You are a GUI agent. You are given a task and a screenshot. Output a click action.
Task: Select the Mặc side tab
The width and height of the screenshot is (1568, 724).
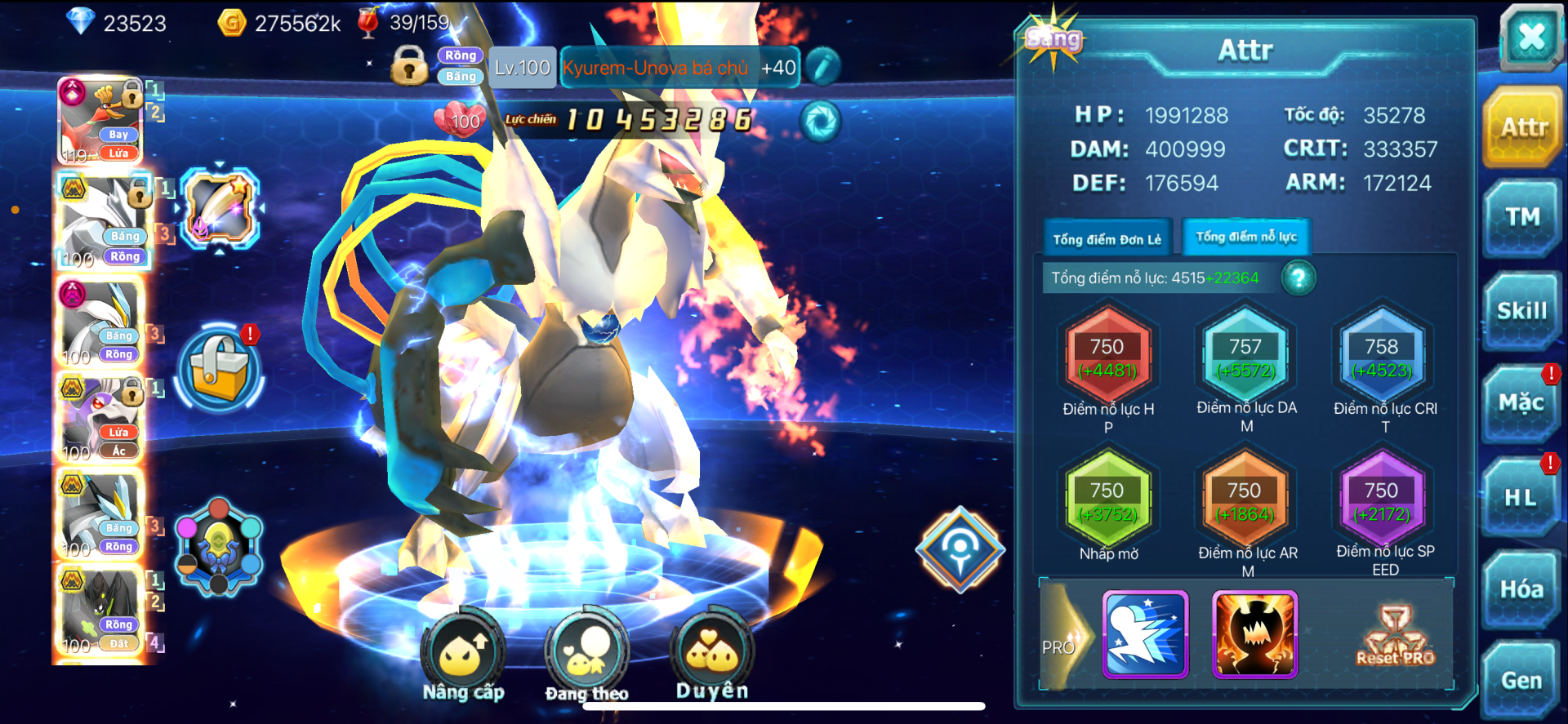(x=1521, y=403)
